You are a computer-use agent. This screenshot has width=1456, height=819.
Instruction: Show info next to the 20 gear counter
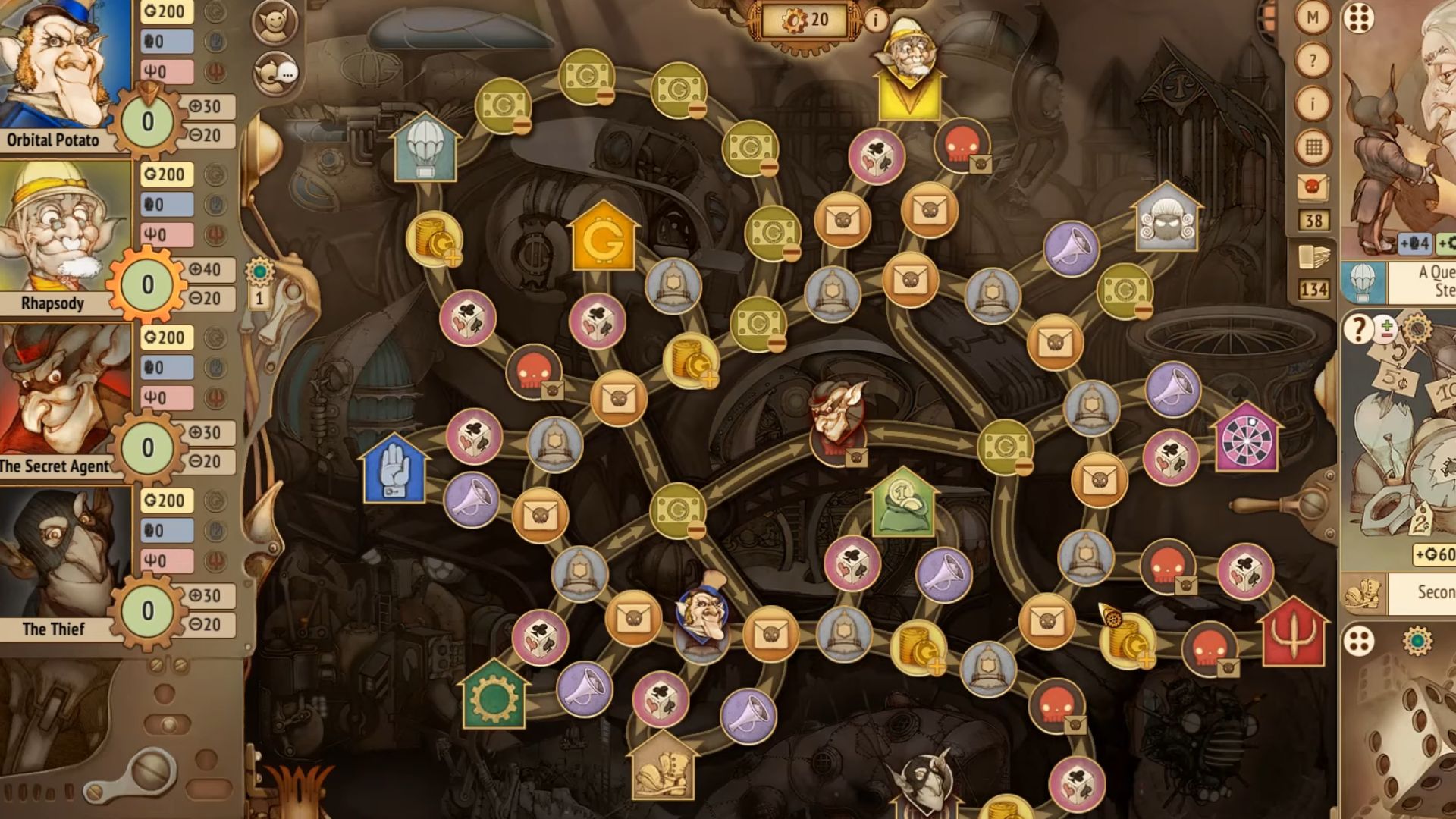[x=876, y=20]
